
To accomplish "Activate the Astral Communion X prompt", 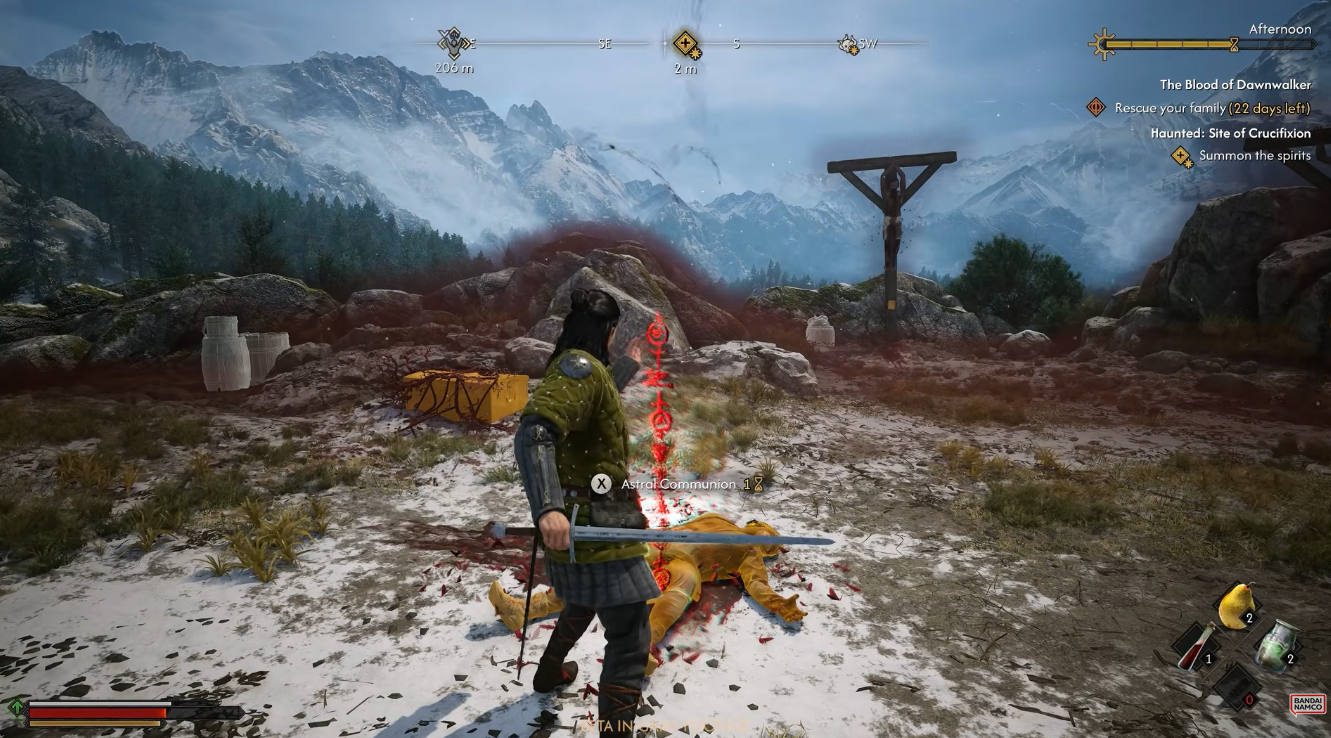I will click(599, 483).
